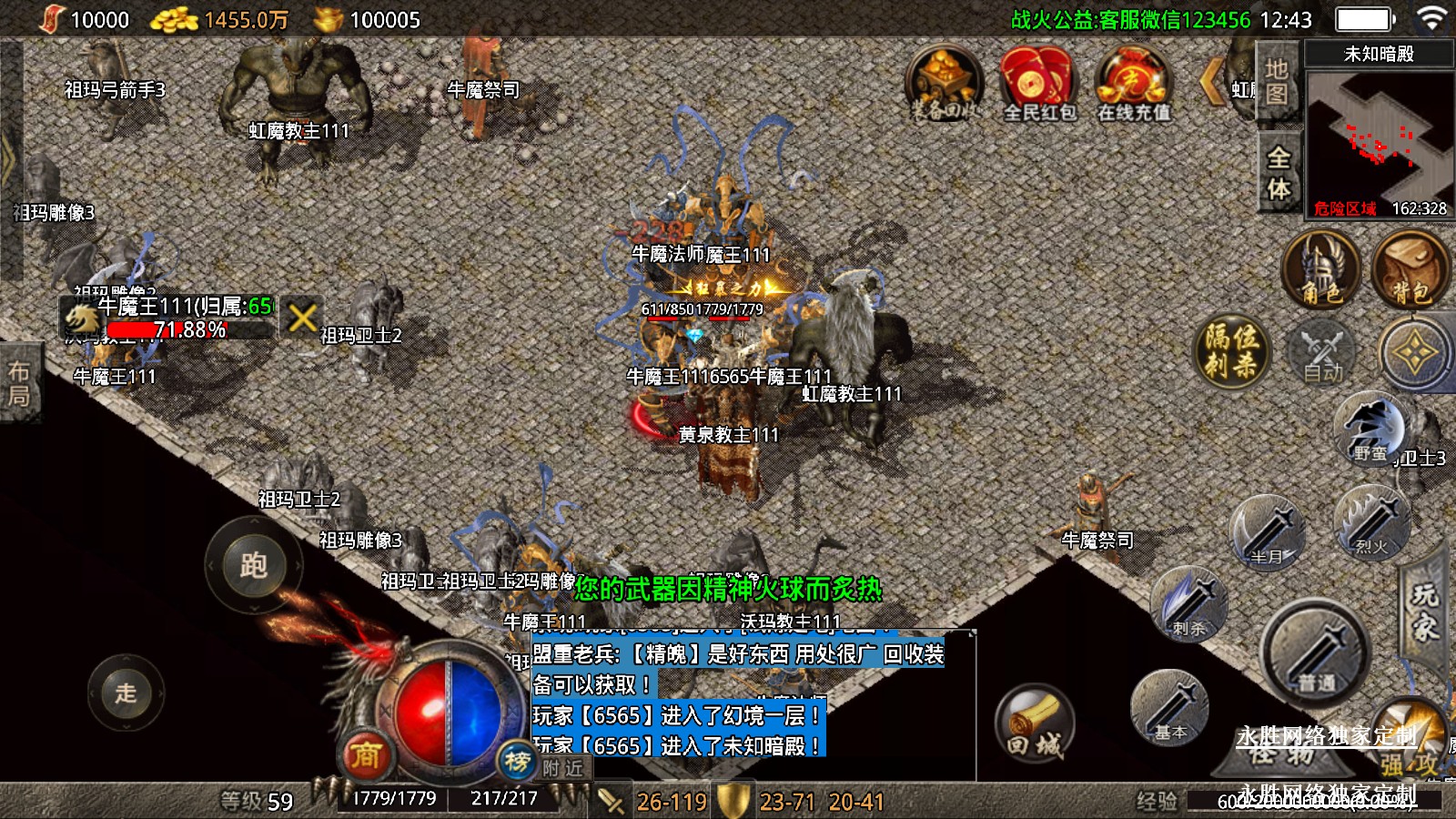Select the 全体 attack mode button
Screen dimensions: 1456x819
pyautogui.click(x=1279, y=173)
